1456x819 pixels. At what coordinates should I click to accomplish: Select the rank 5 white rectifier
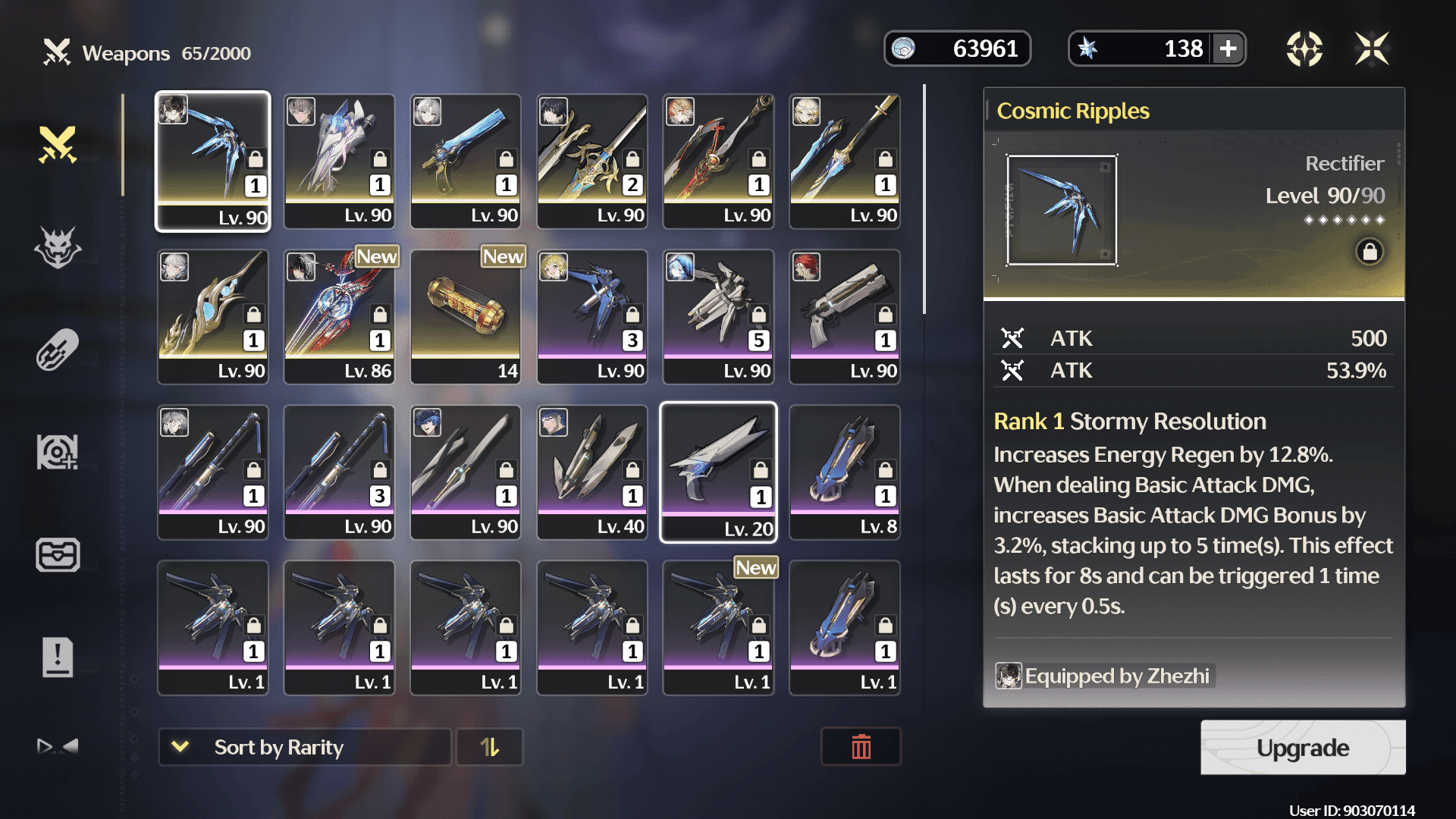pyautogui.click(x=718, y=317)
